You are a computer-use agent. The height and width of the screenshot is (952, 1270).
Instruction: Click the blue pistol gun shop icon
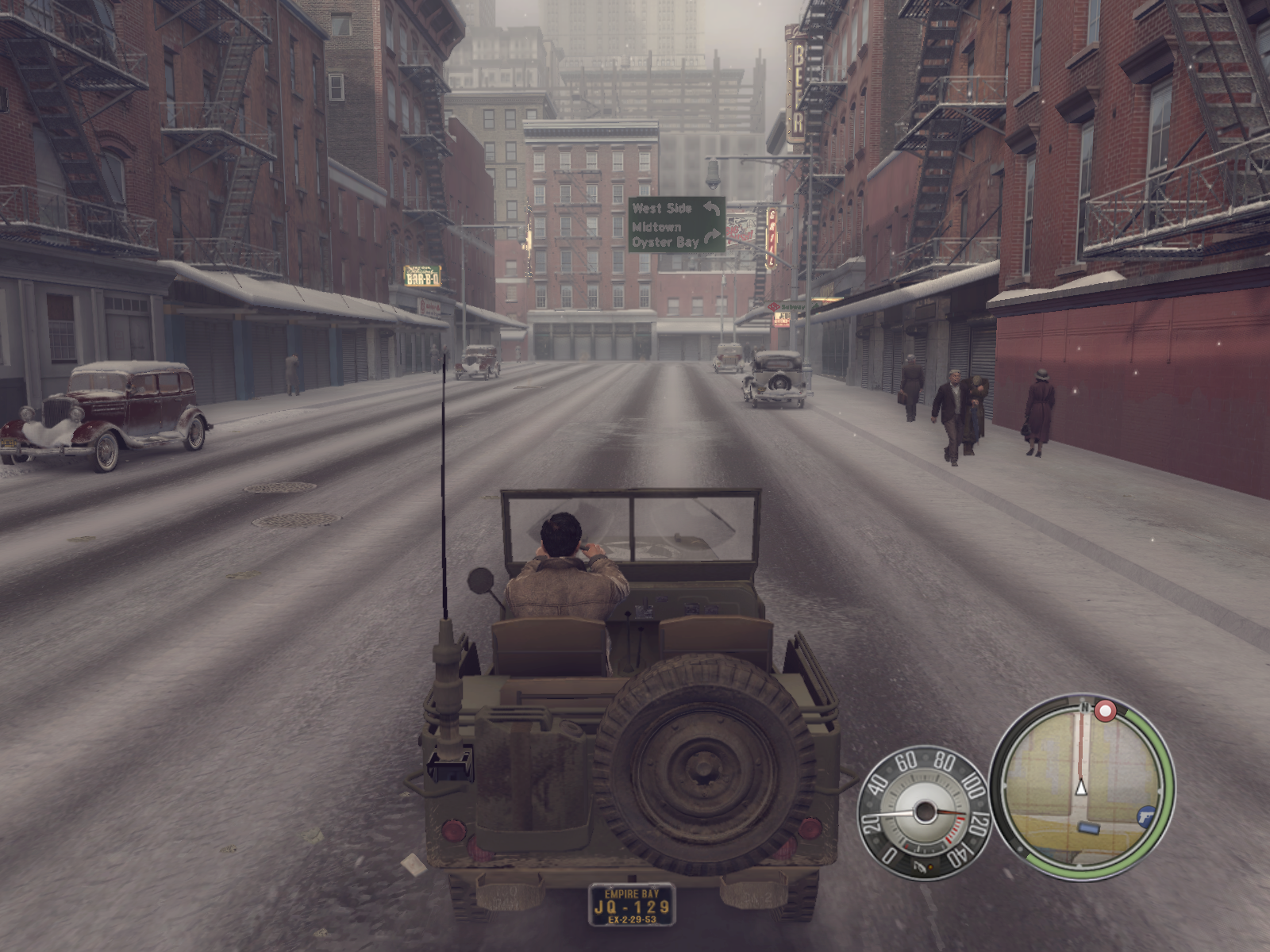(x=1146, y=816)
